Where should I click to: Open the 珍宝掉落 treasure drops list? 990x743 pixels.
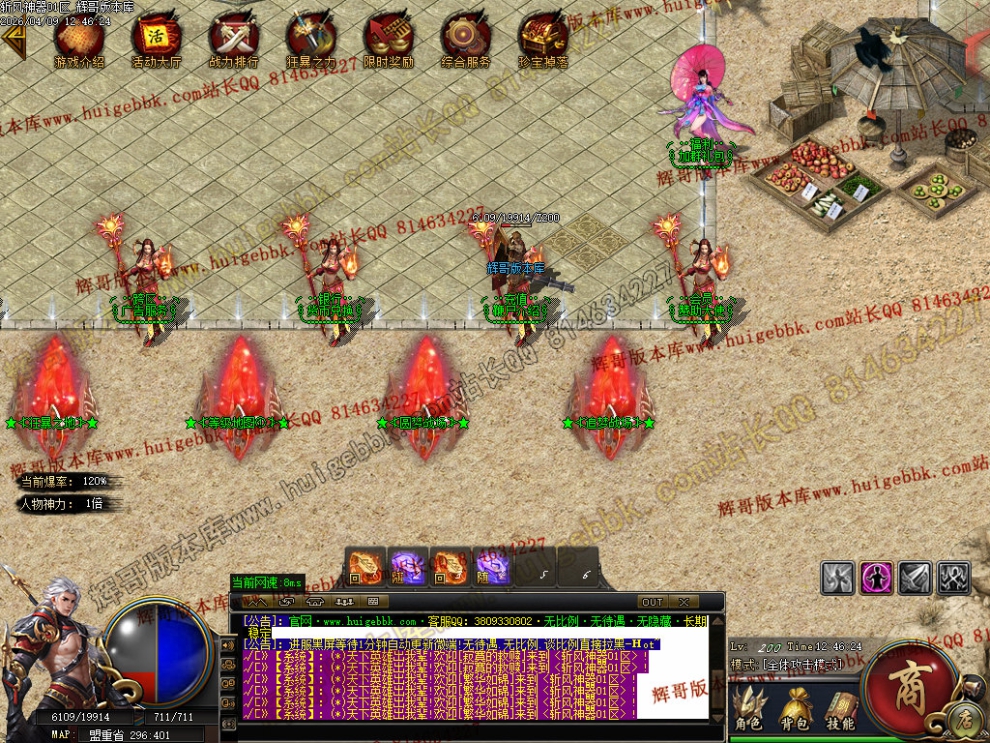(x=543, y=38)
